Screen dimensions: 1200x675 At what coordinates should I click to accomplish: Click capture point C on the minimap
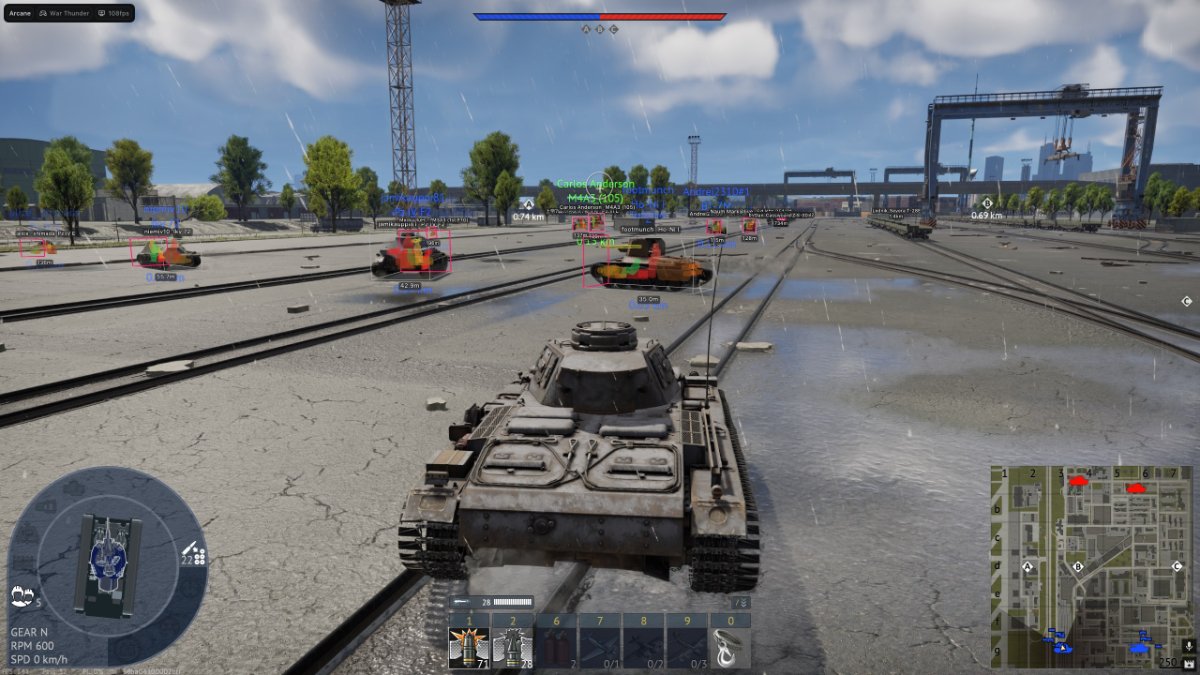click(x=1175, y=567)
